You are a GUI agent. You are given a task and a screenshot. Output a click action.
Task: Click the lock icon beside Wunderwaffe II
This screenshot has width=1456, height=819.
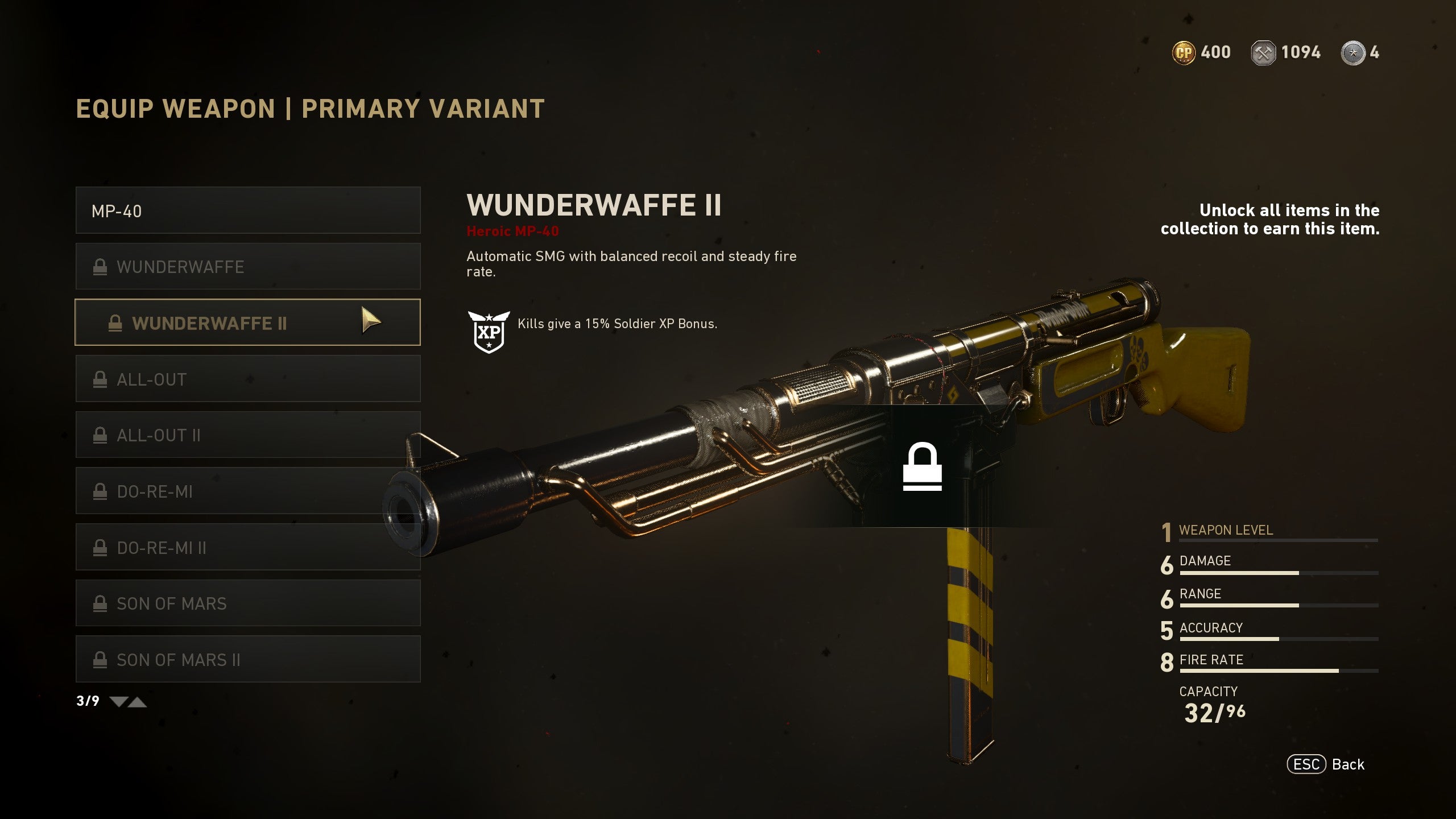tap(117, 323)
